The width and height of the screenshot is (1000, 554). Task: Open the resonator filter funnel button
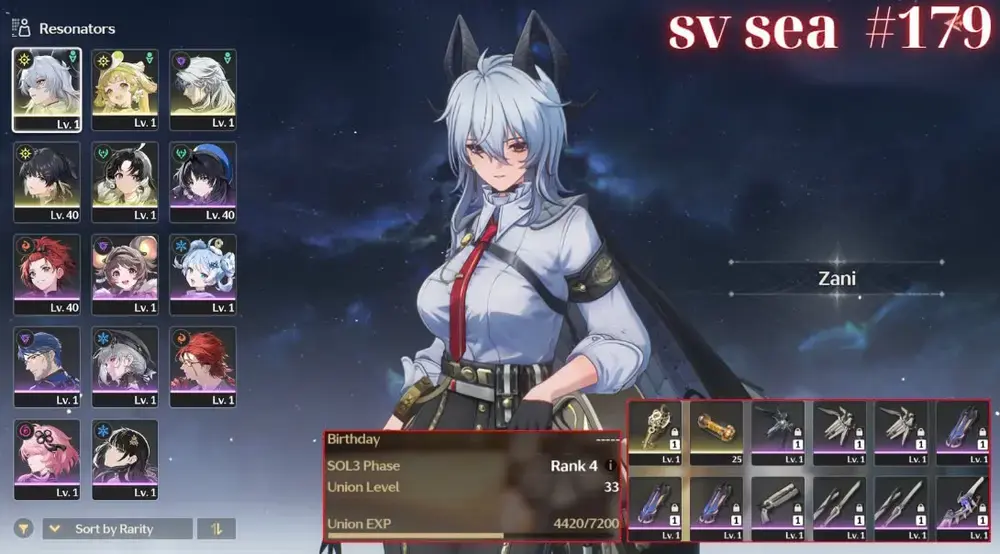[x=22, y=528]
